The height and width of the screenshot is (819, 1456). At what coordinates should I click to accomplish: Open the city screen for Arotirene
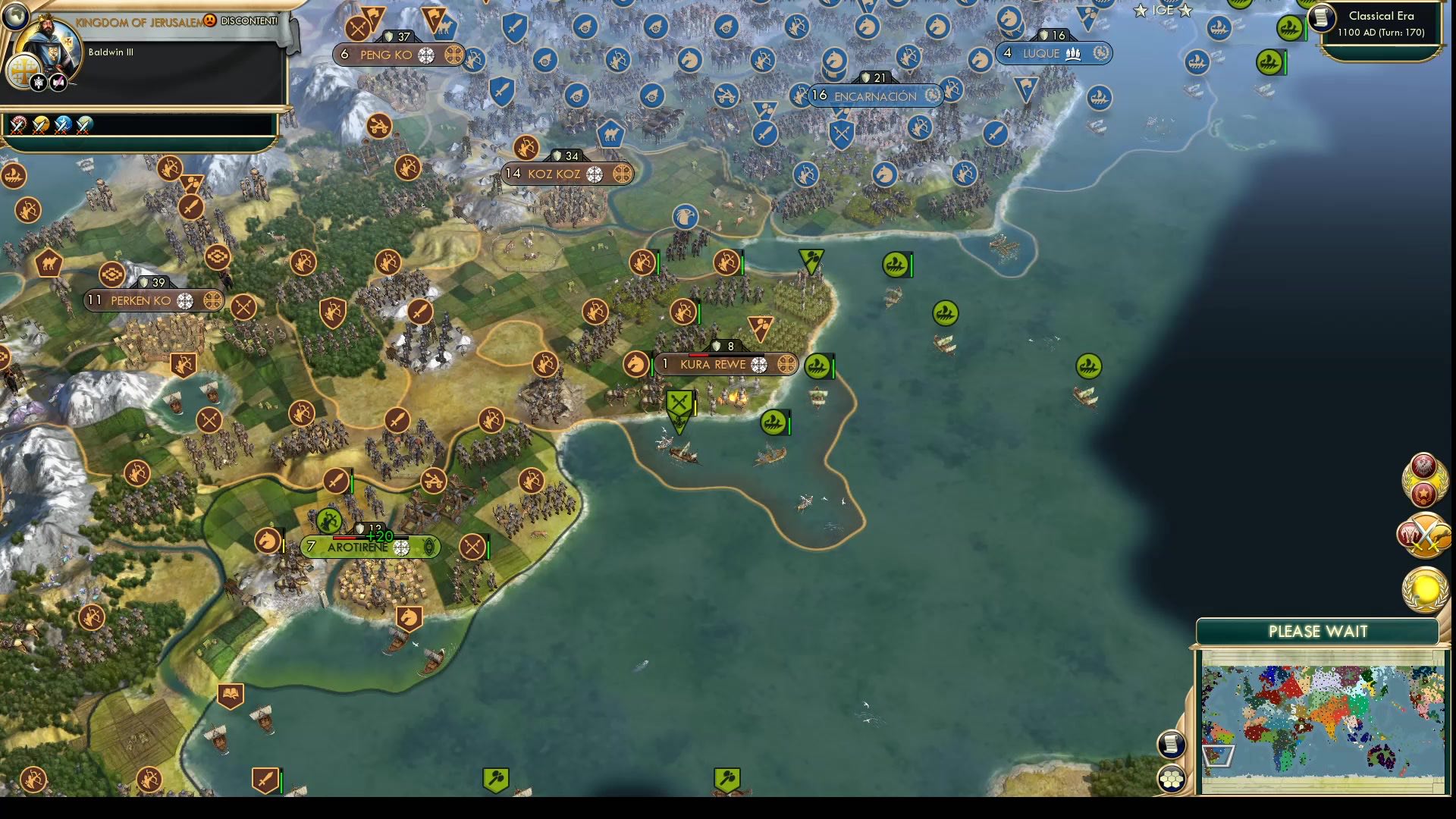360,546
